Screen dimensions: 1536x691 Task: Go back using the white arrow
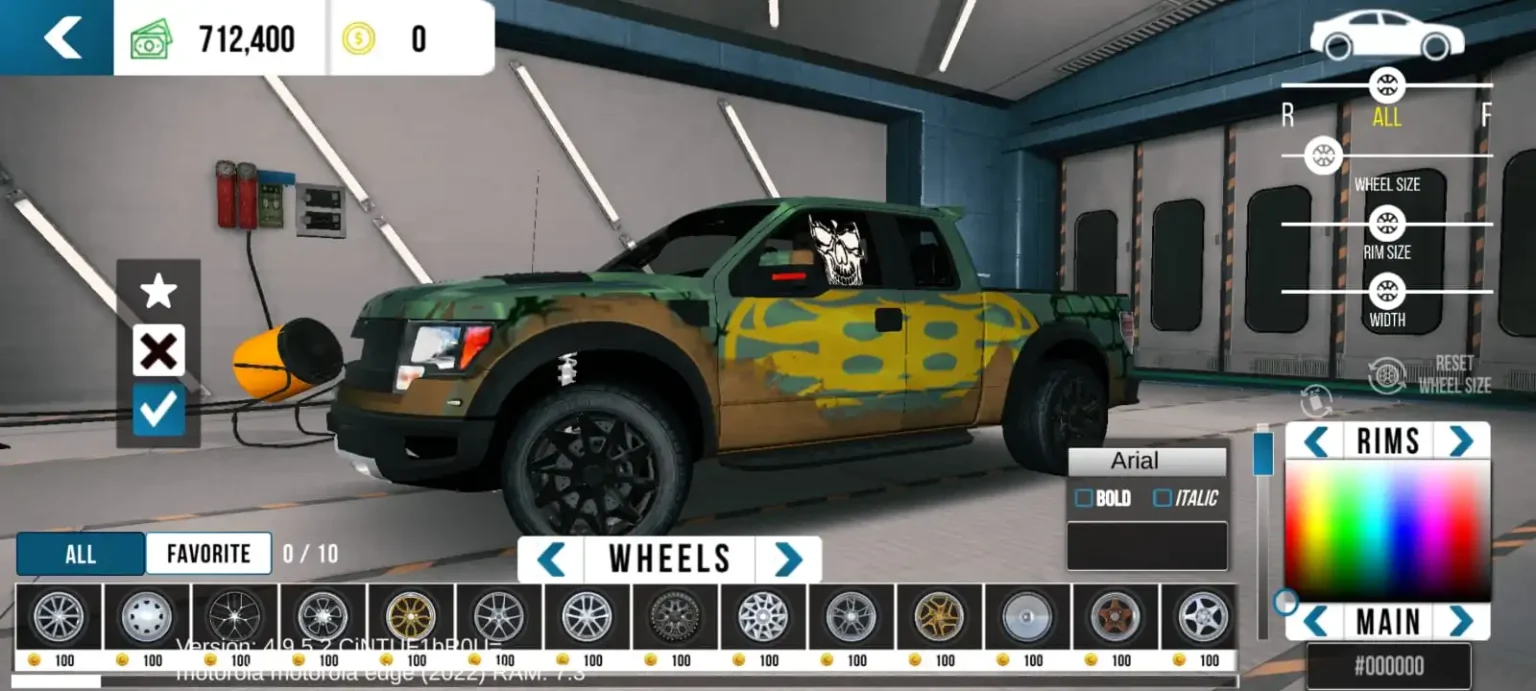pos(62,38)
